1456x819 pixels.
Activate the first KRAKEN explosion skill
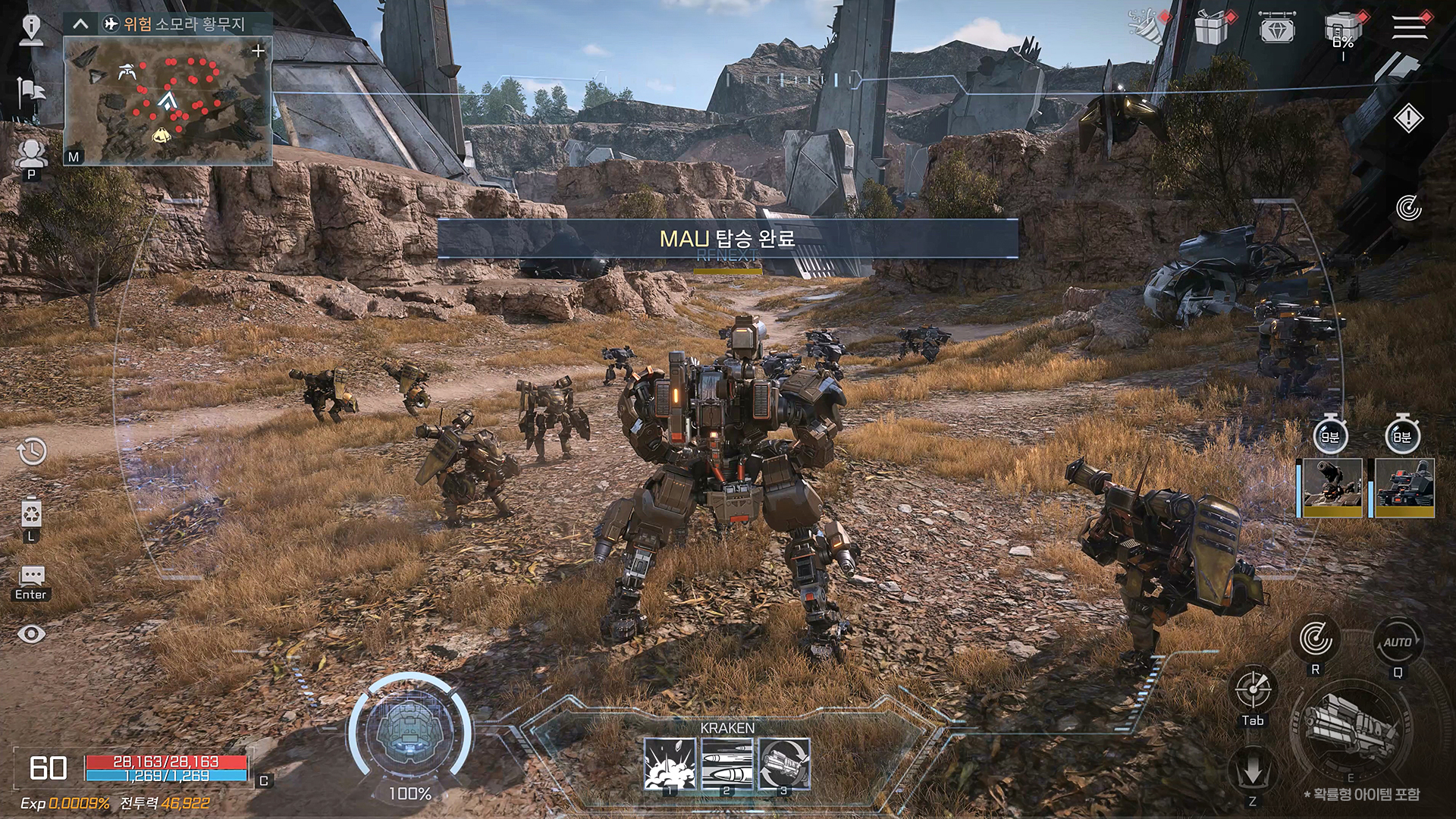[x=670, y=764]
